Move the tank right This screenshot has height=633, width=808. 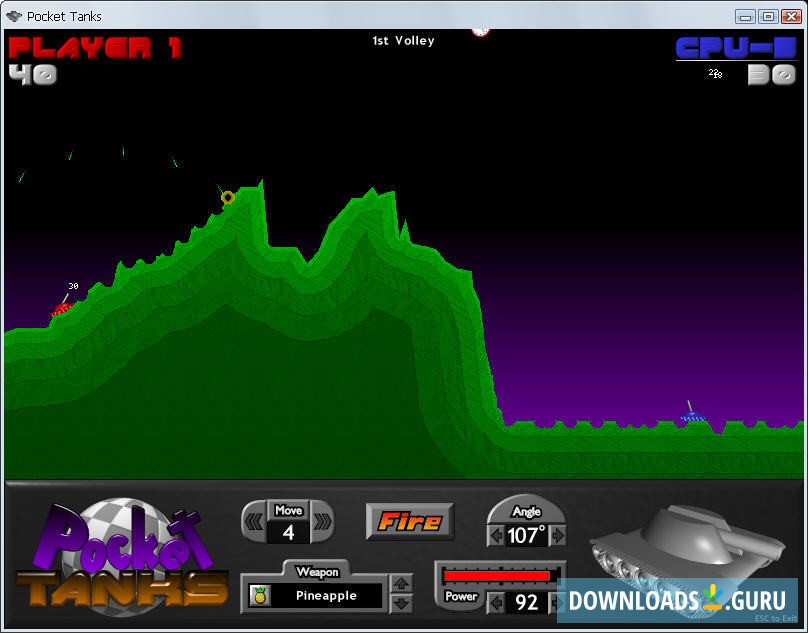pyautogui.click(x=322, y=521)
